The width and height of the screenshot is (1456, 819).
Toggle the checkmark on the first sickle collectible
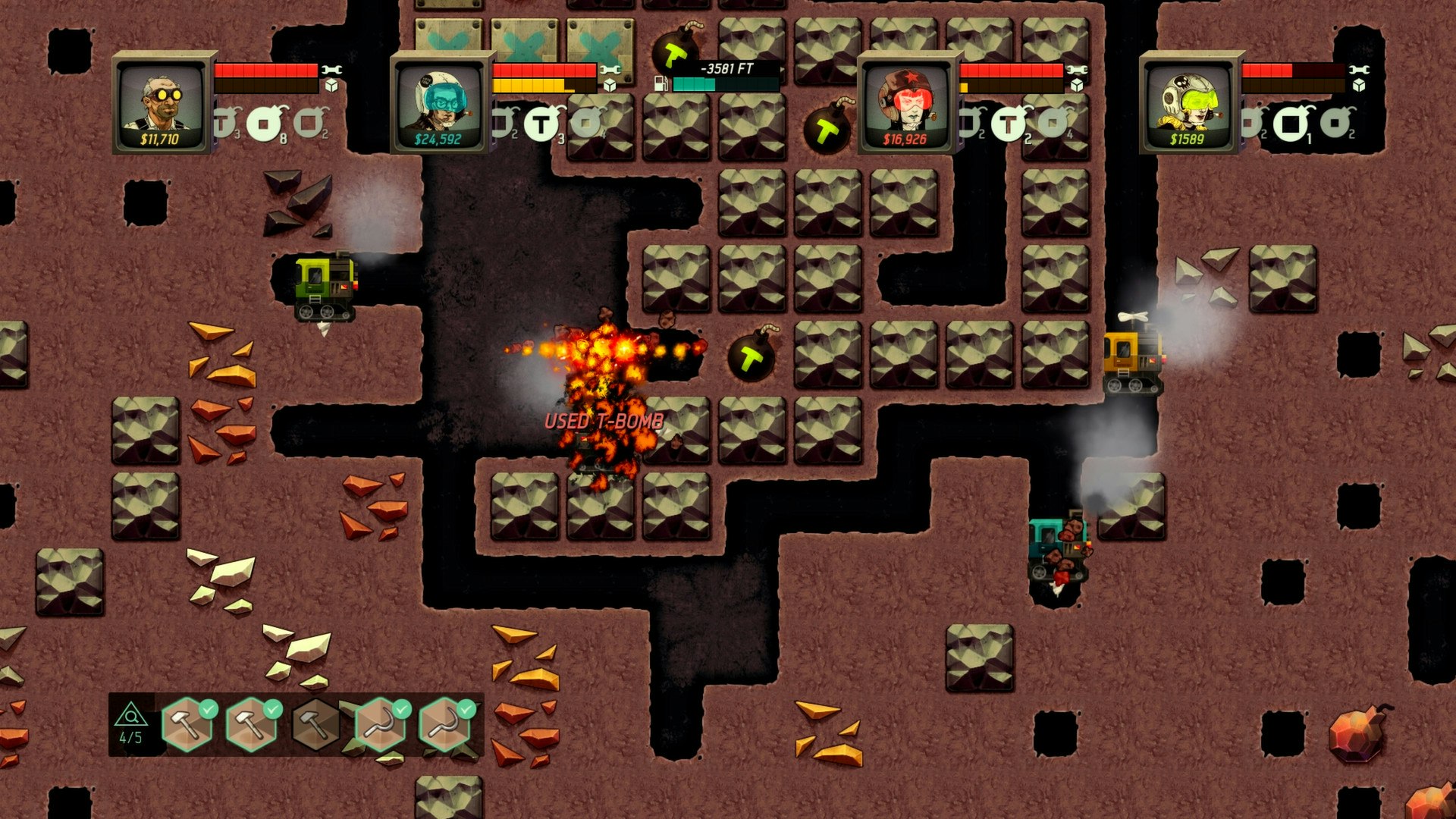coord(402,711)
